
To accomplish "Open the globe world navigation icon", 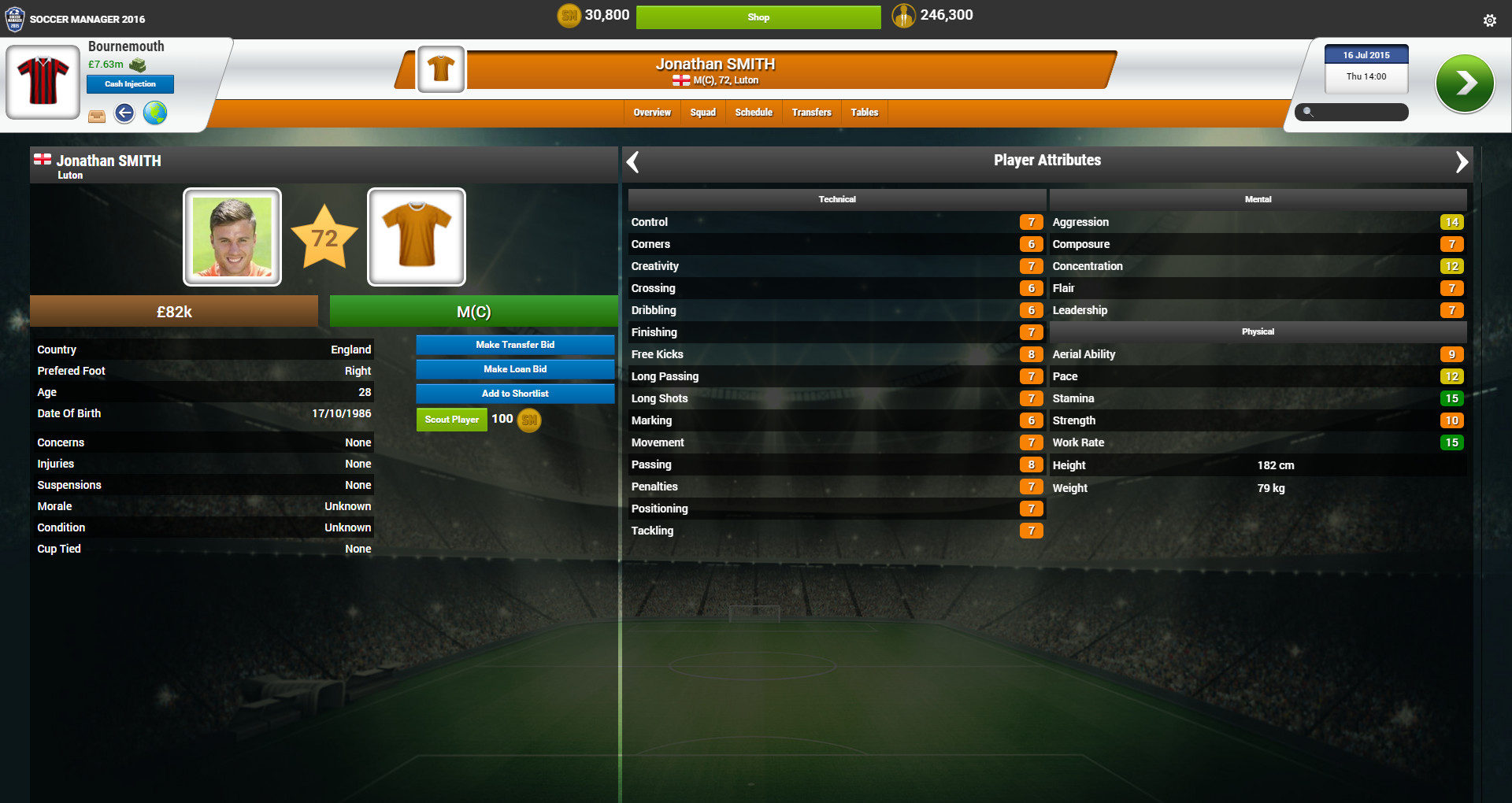I will coord(154,113).
